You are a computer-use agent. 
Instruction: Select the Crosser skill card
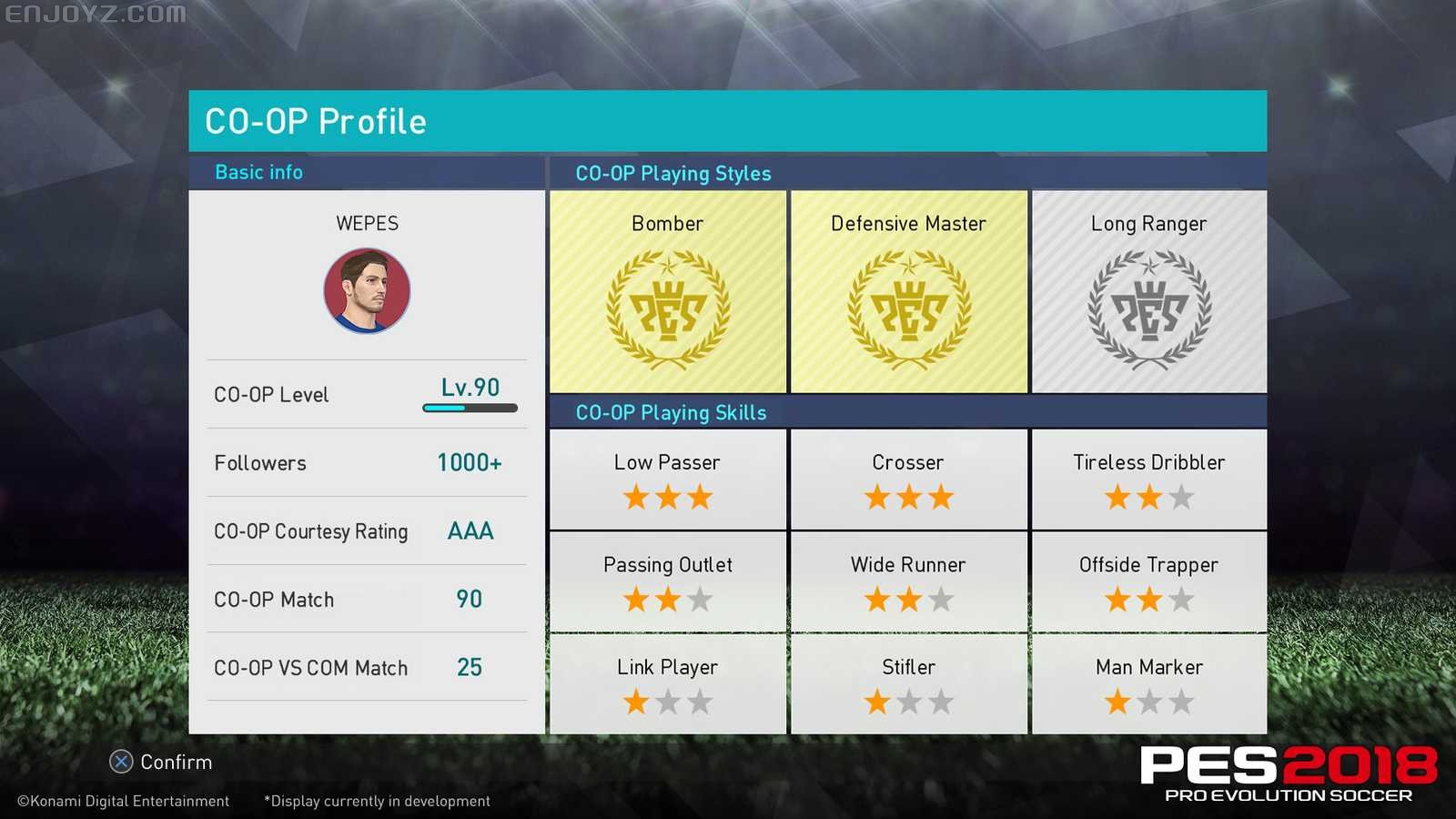click(x=908, y=478)
